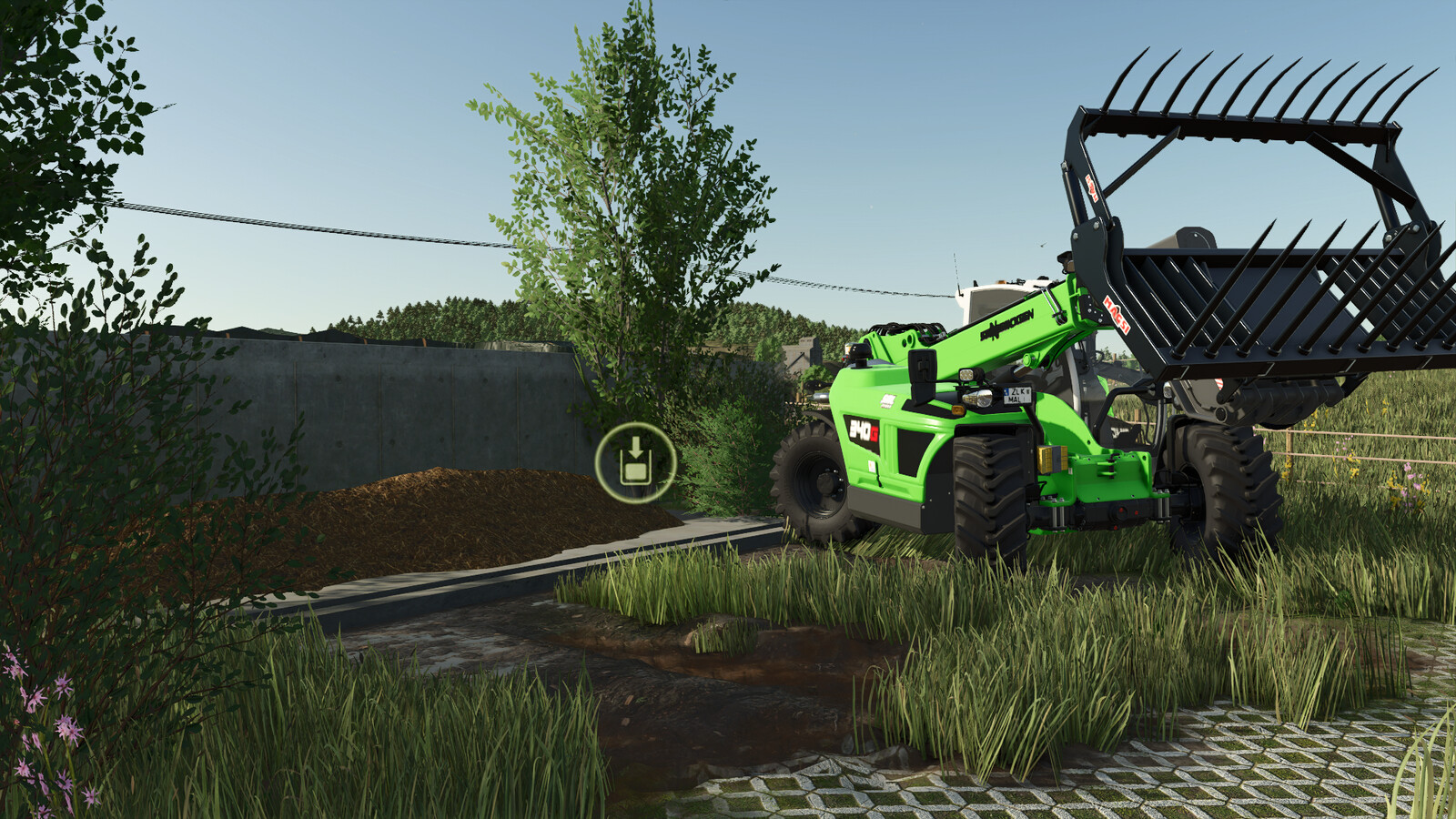Toggle the front work light on the boom
Image resolution: width=1456 pixels, height=819 pixels.
tap(966, 373)
